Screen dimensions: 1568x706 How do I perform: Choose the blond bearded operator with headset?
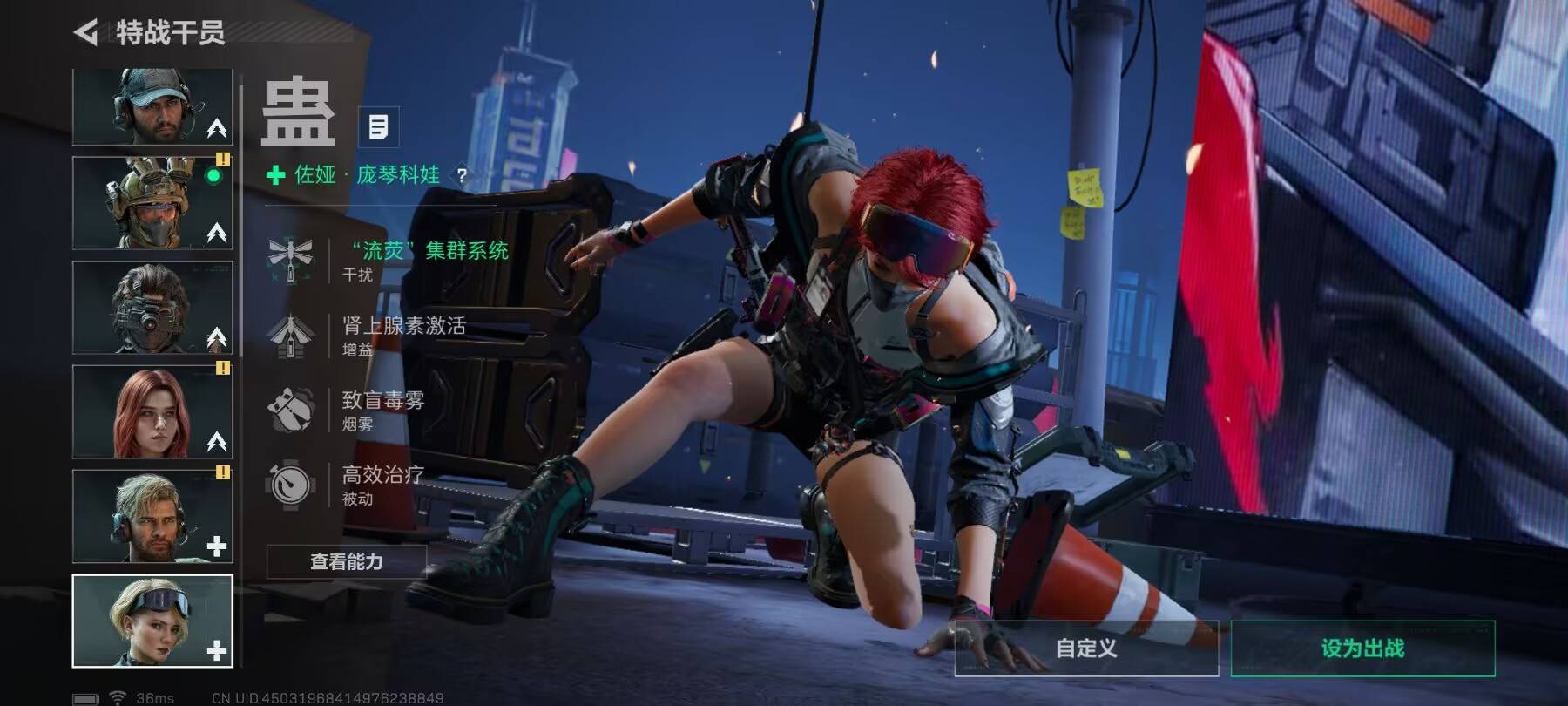click(152, 517)
